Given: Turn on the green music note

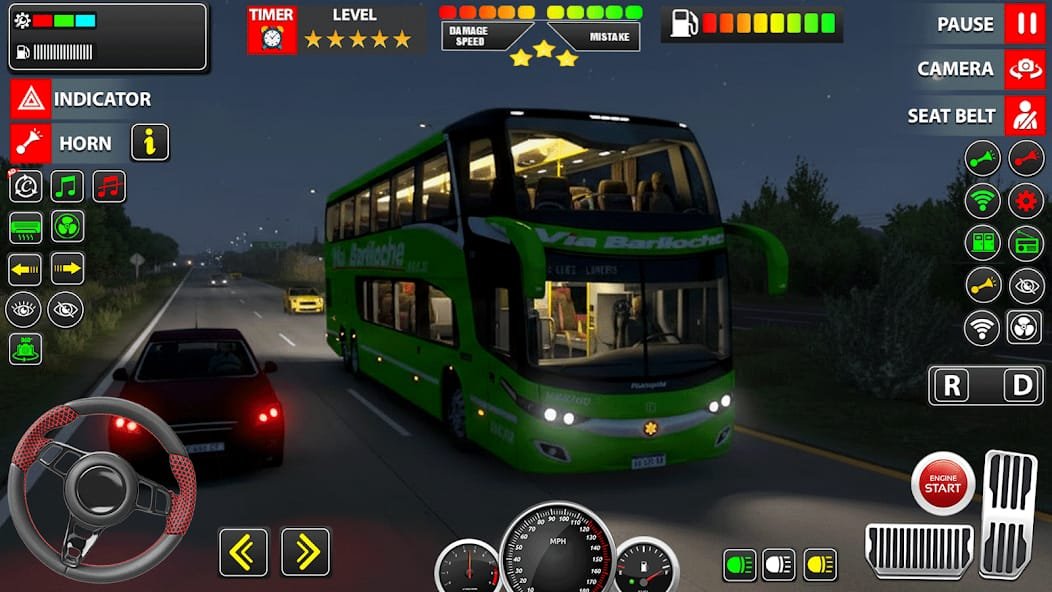Looking at the screenshot, I should (67, 186).
